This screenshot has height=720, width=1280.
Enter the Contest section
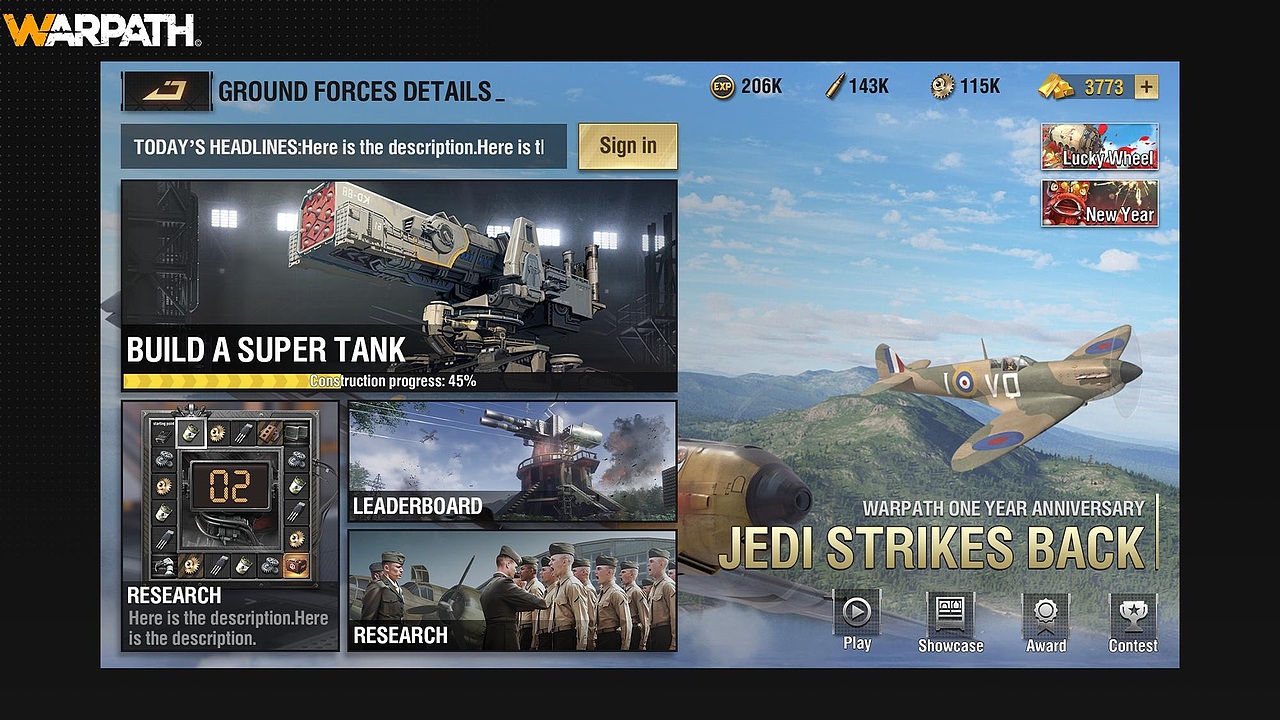[1133, 622]
